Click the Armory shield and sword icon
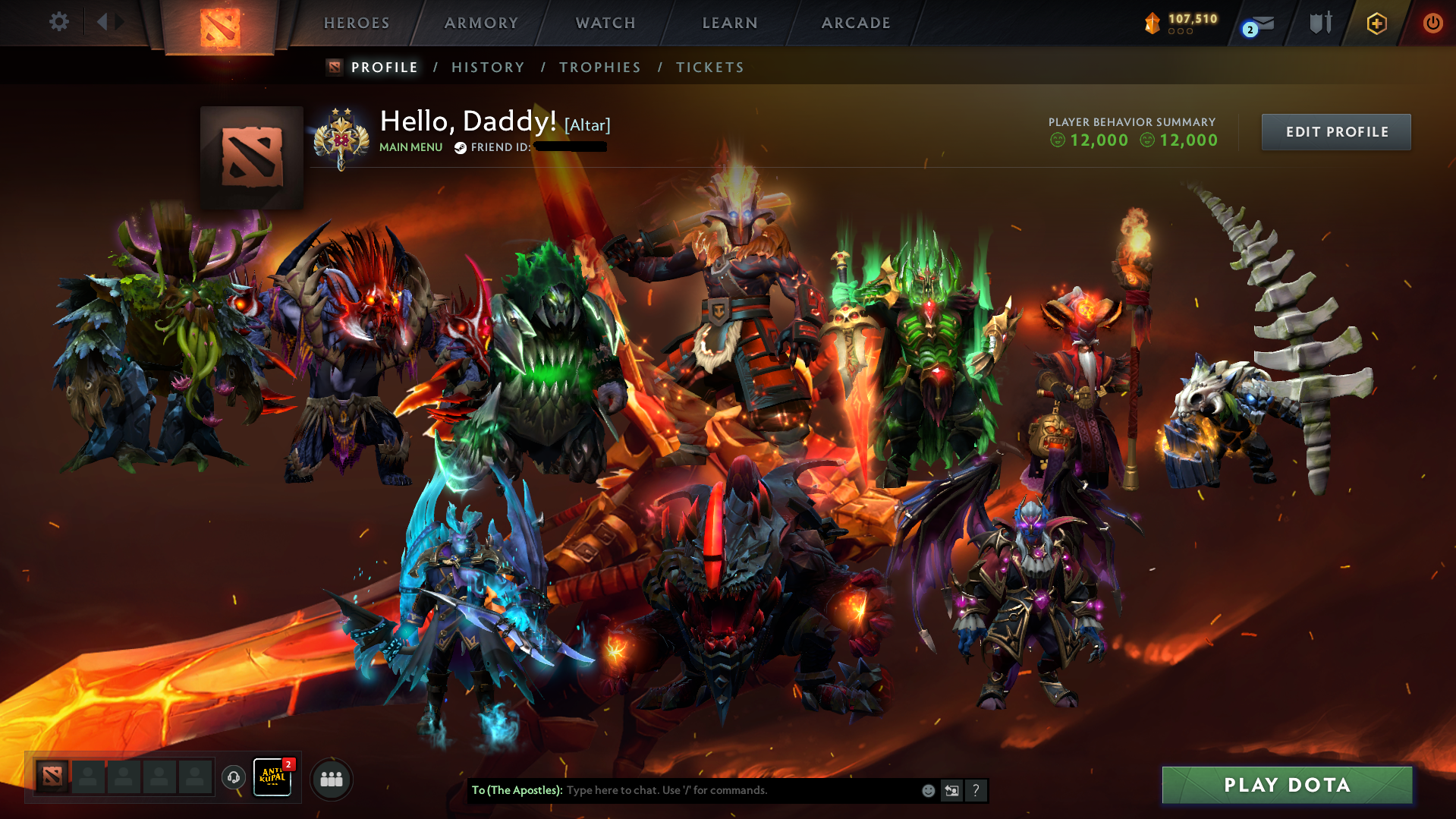This screenshot has width=1456, height=819. pos(1319,23)
